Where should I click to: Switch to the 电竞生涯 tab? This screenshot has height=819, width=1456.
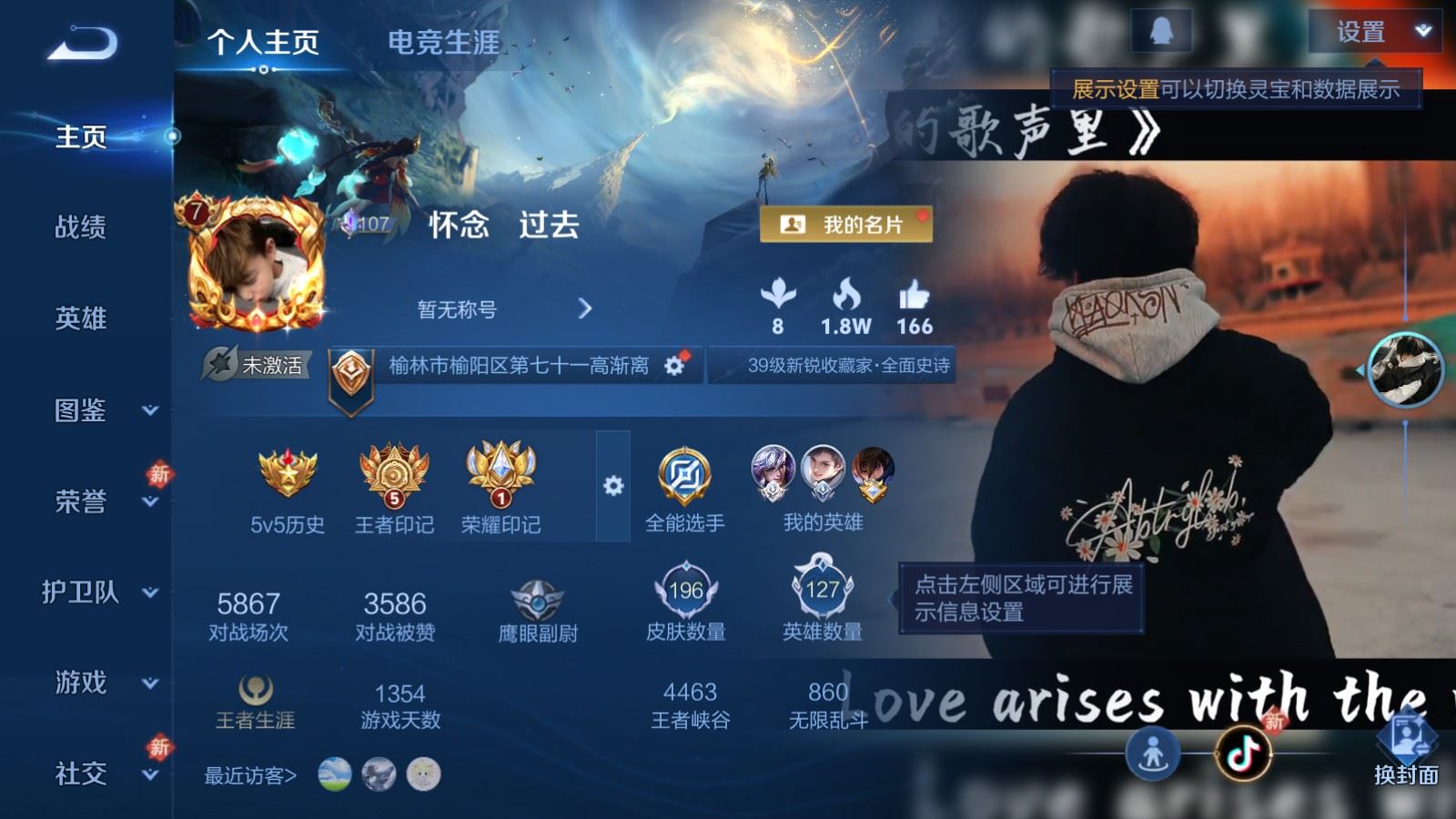click(445, 43)
